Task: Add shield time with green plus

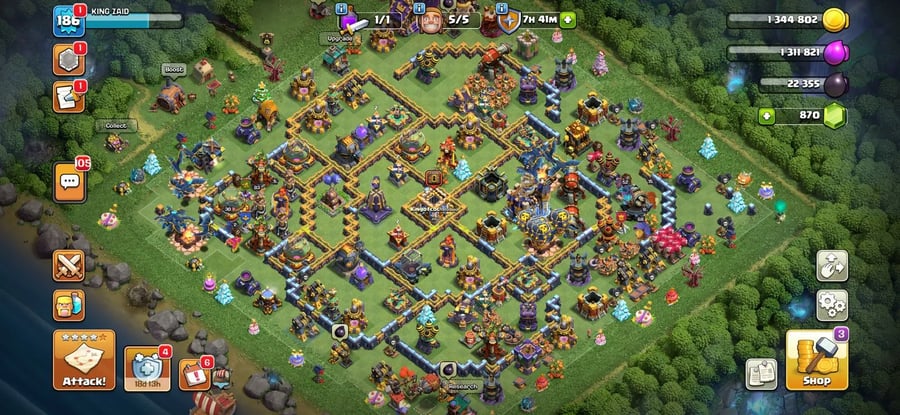Action: point(568,19)
